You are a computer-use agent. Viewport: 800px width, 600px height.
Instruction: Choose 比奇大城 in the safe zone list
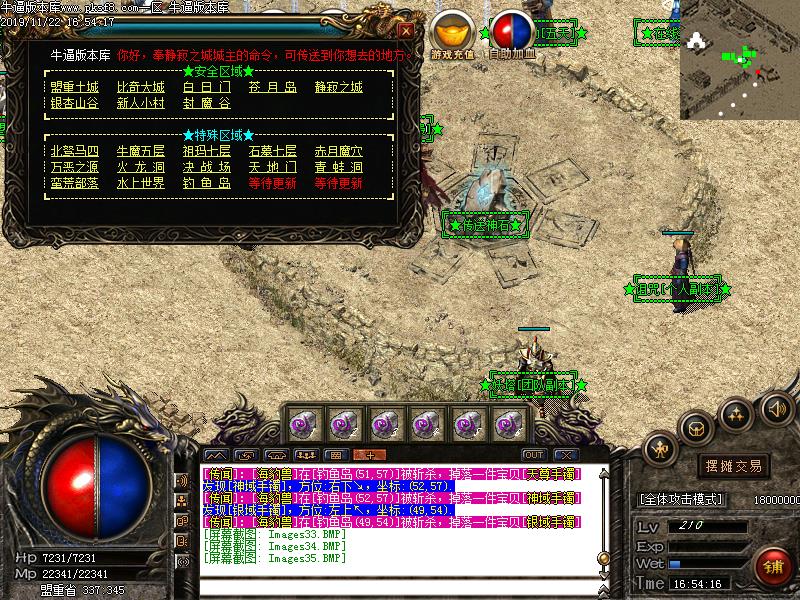(x=141, y=87)
